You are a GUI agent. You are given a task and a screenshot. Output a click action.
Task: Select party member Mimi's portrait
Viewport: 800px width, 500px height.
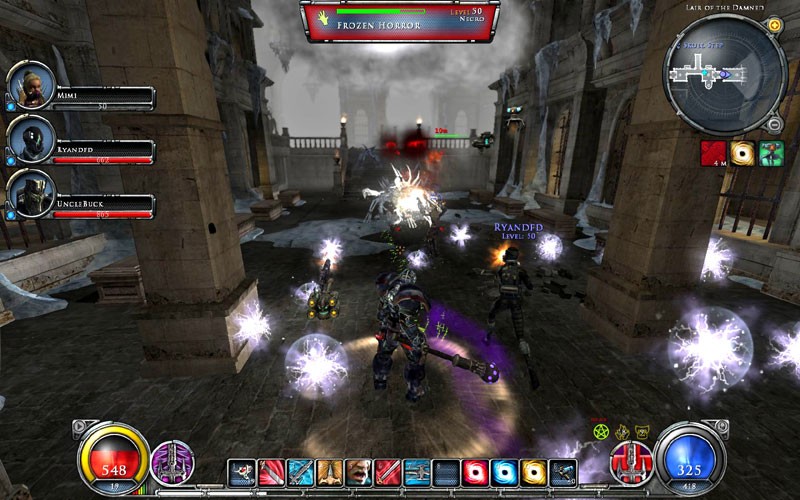point(30,87)
